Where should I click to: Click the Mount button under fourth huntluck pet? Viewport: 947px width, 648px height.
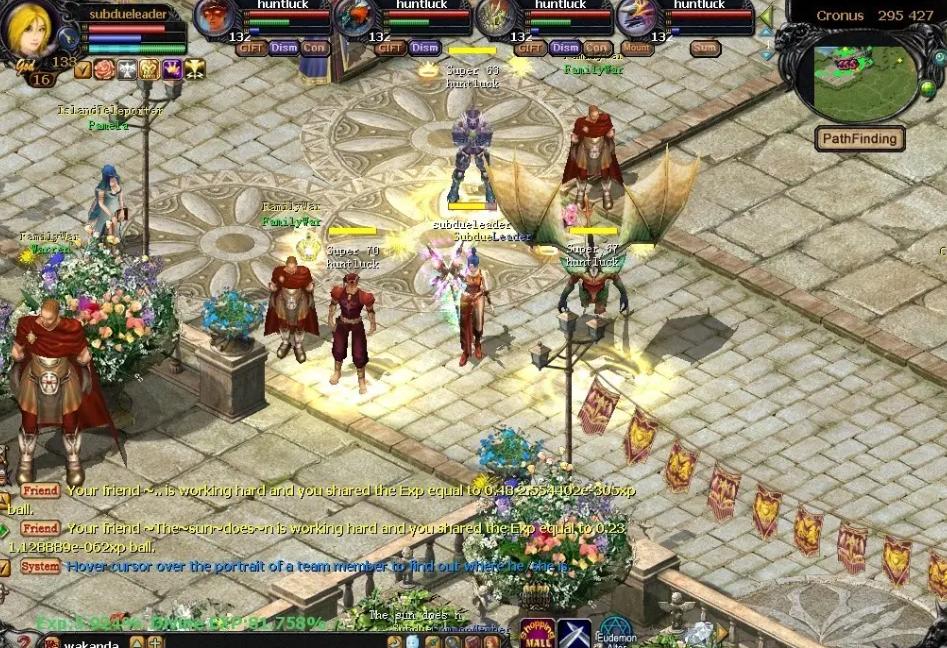(637, 48)
